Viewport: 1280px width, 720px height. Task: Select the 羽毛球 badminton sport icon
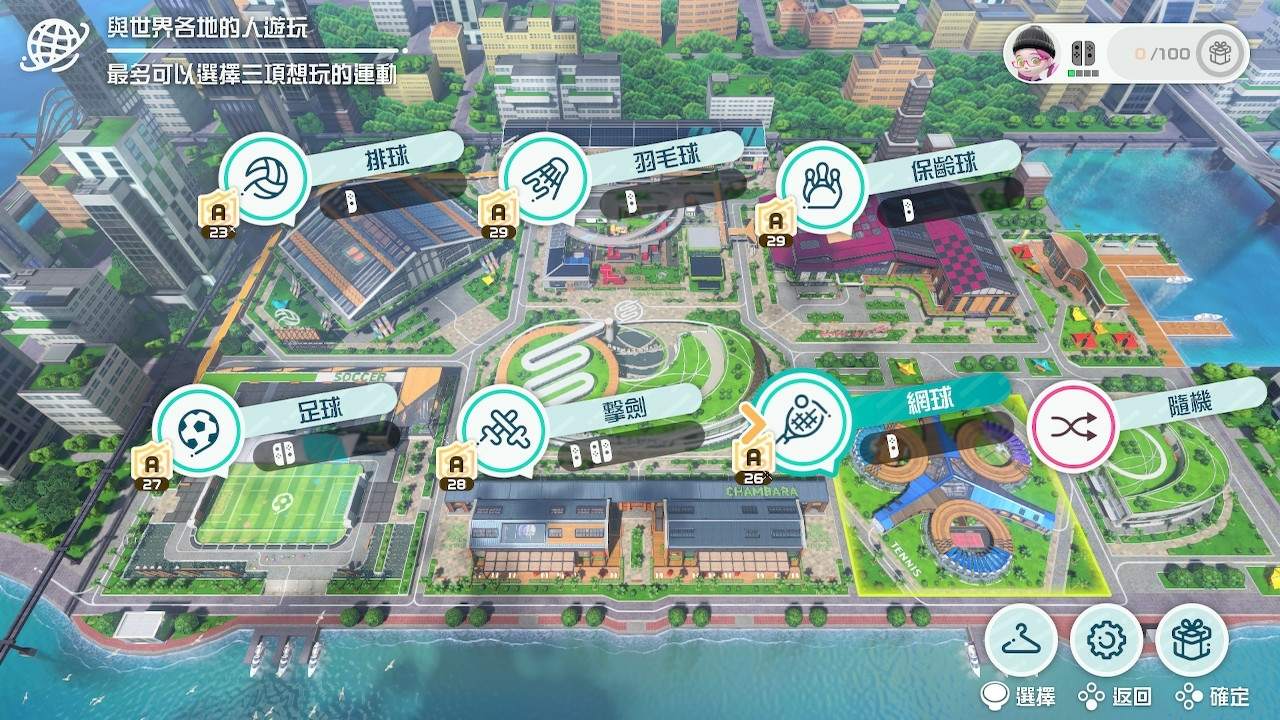pyautogui.click(x=547, y=177)
